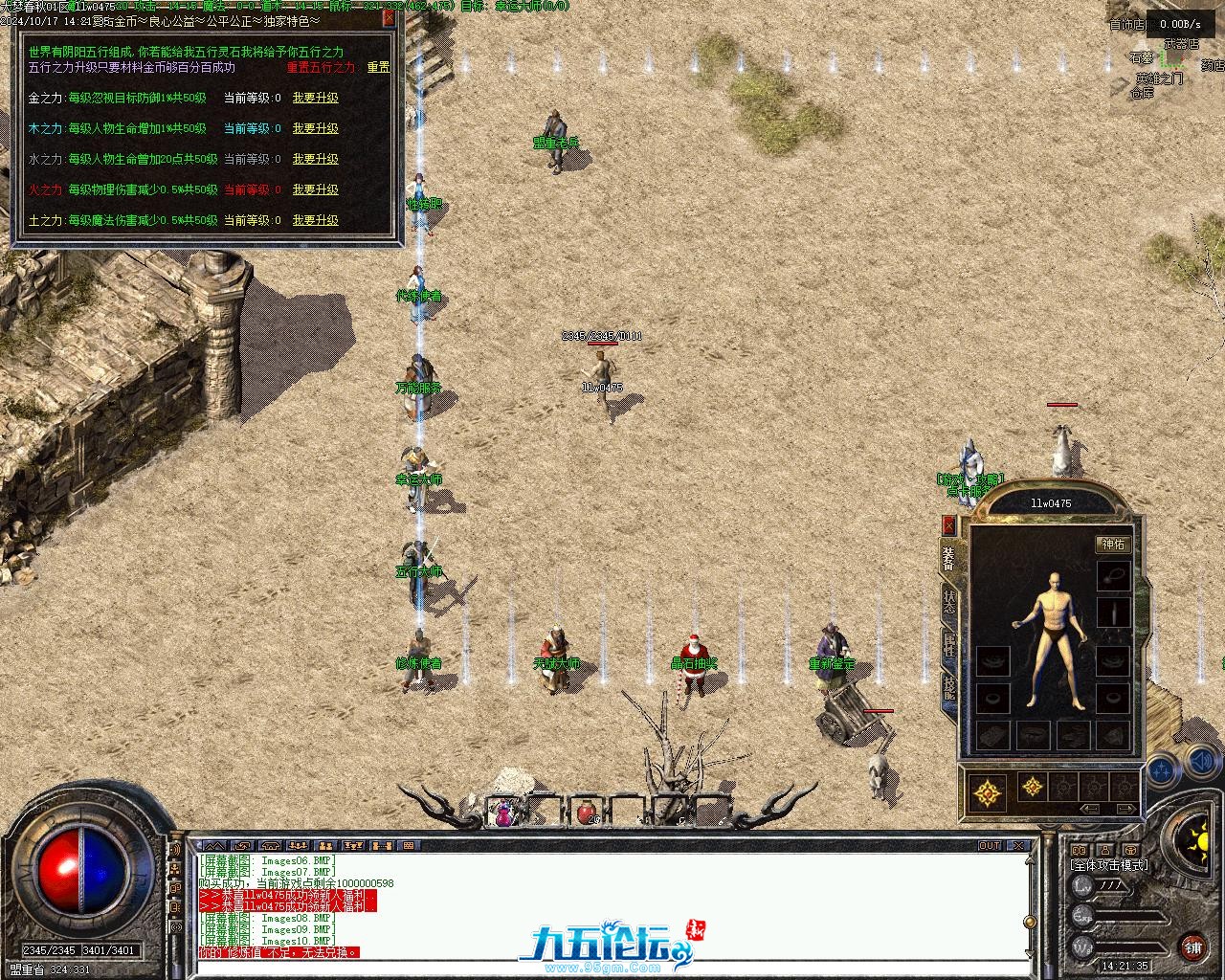Screen dimensions: 1225x980
Task: Upgrade 土之力 via 我要升级
Action: click(x=315, y=220)
